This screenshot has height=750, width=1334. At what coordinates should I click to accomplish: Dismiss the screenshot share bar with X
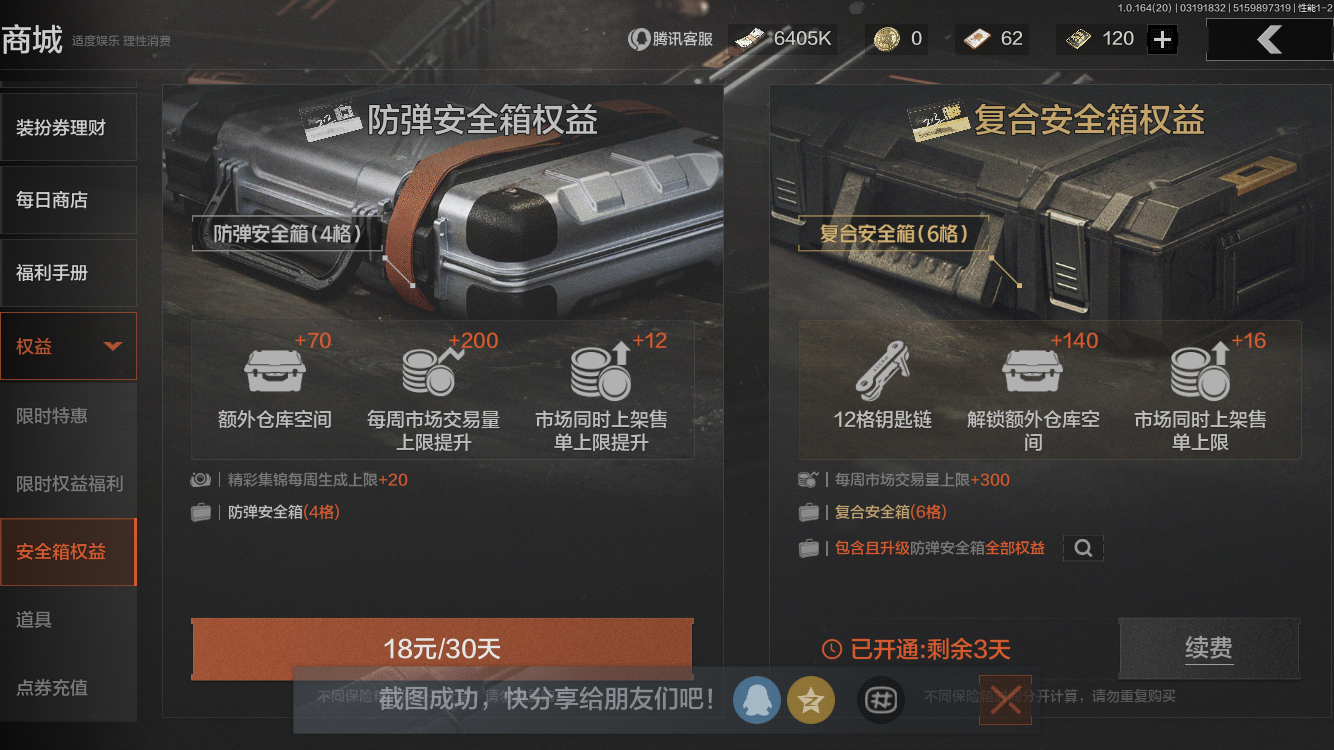(x=1004, y=700)
